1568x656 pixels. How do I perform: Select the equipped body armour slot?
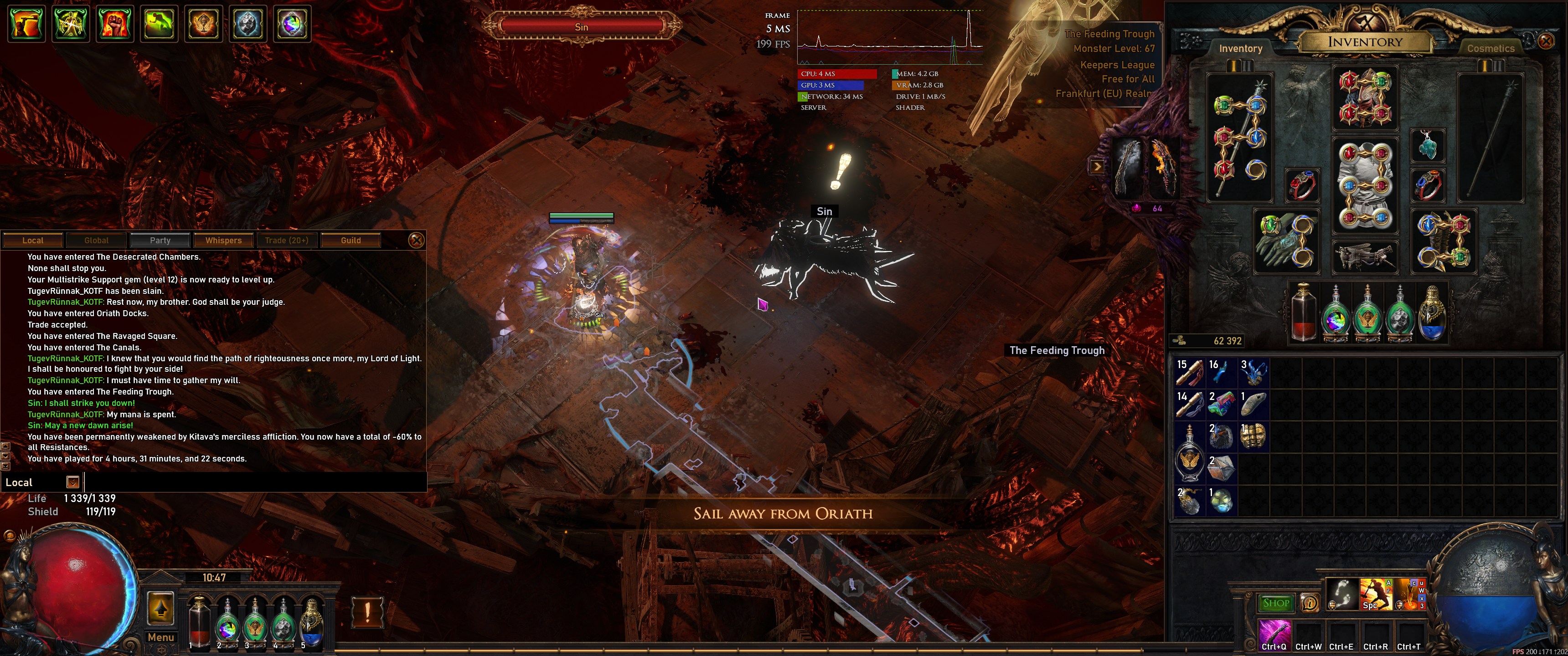[1364, 185]
